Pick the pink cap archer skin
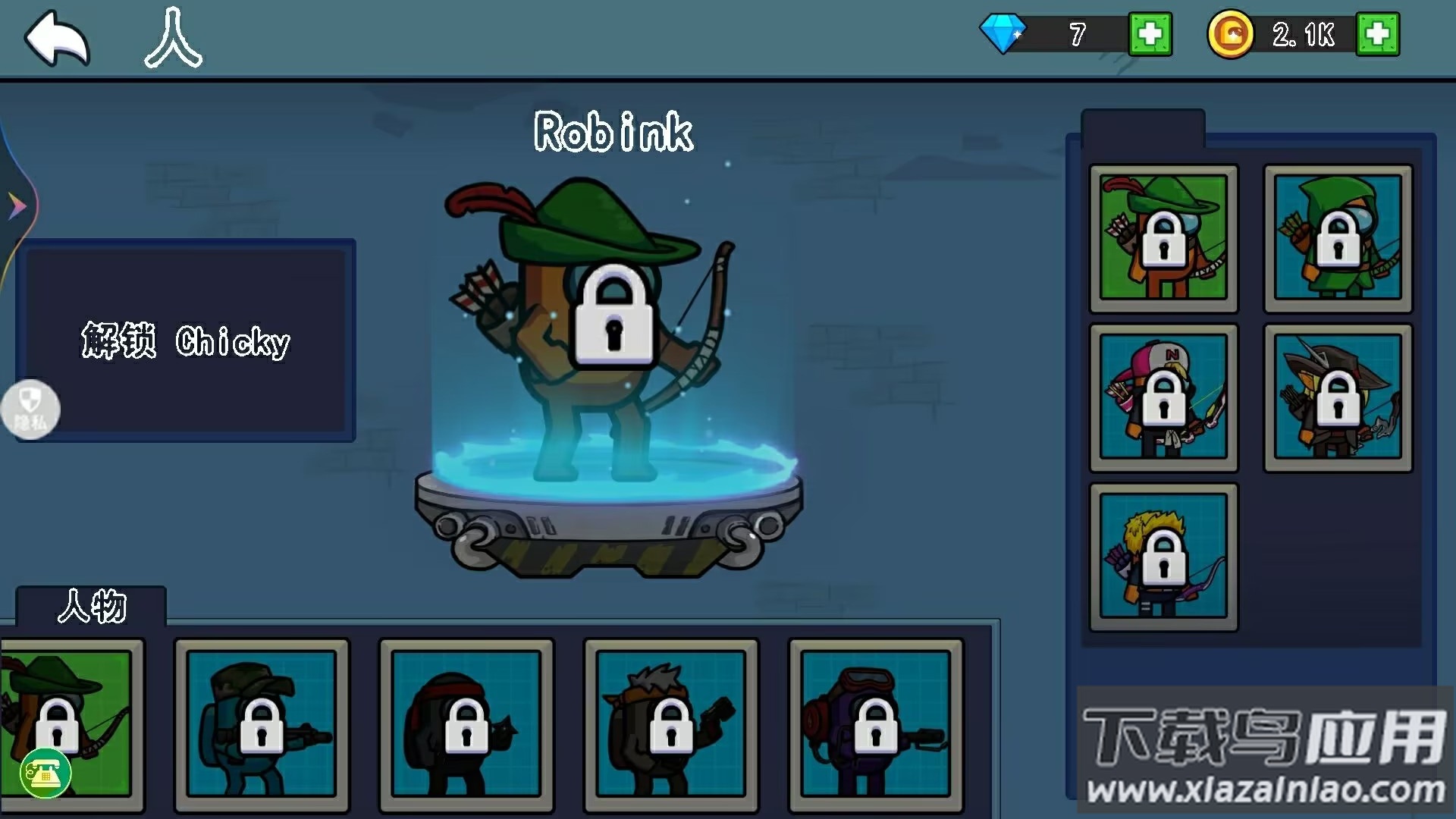 1163,397
